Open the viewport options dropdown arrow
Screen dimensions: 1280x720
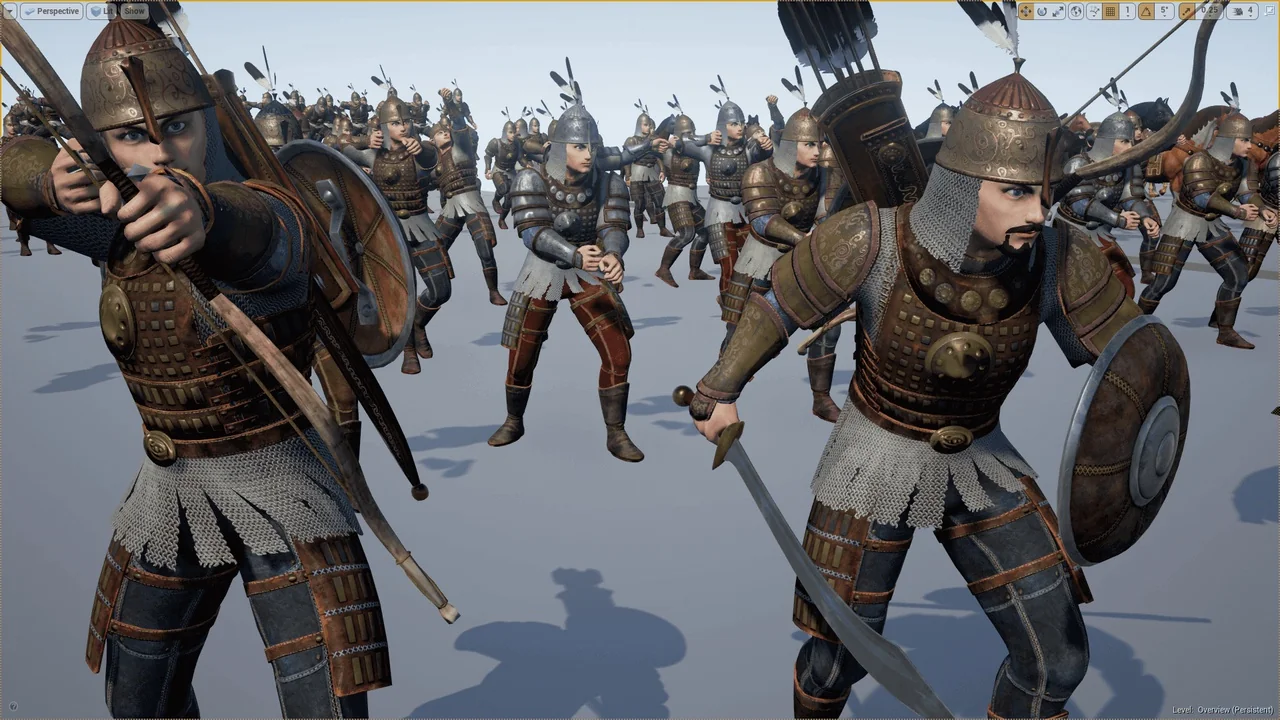point(10,11)
